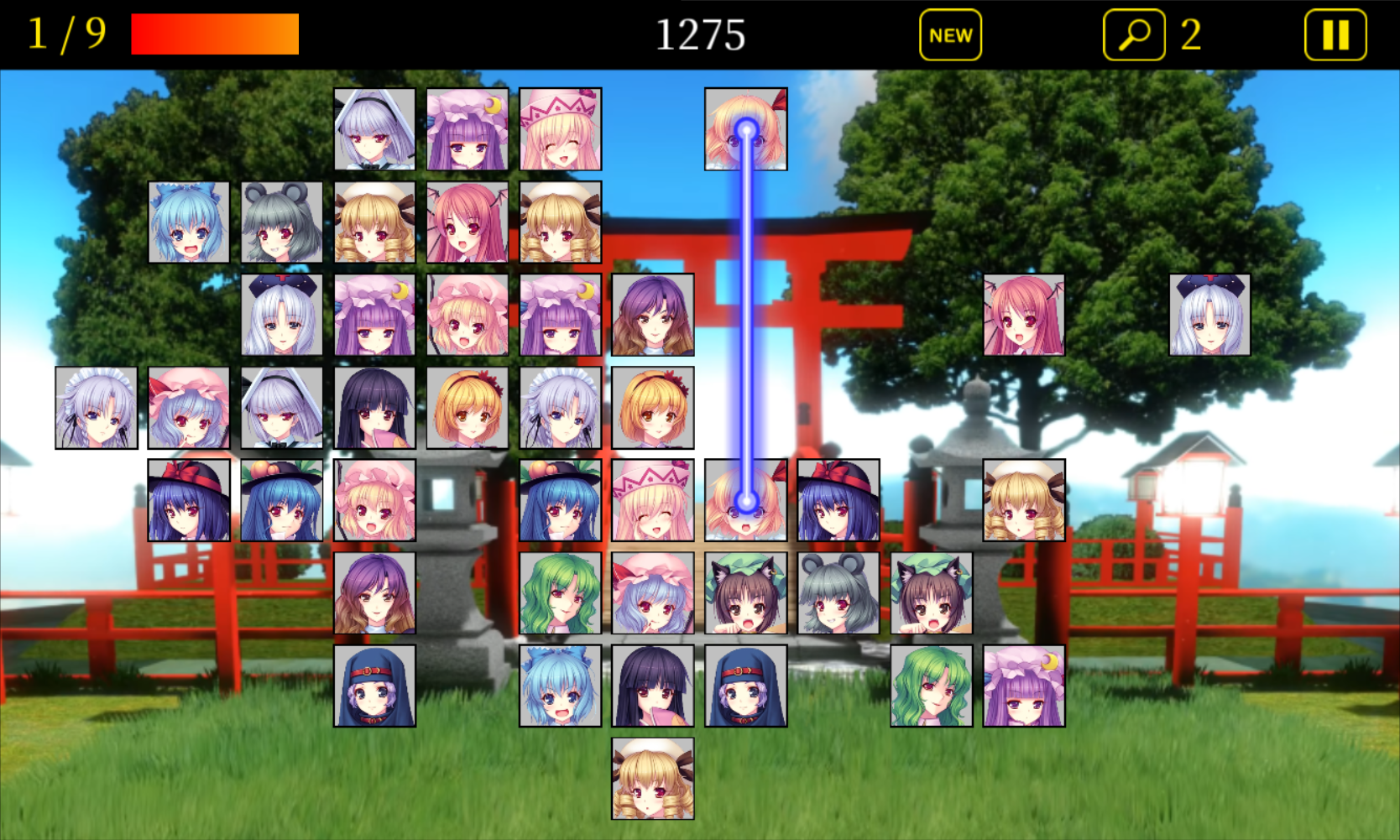Viewport: 1400px width, 840px height.
Task: Click the score display reading 1275
Action: coord(702,35)
